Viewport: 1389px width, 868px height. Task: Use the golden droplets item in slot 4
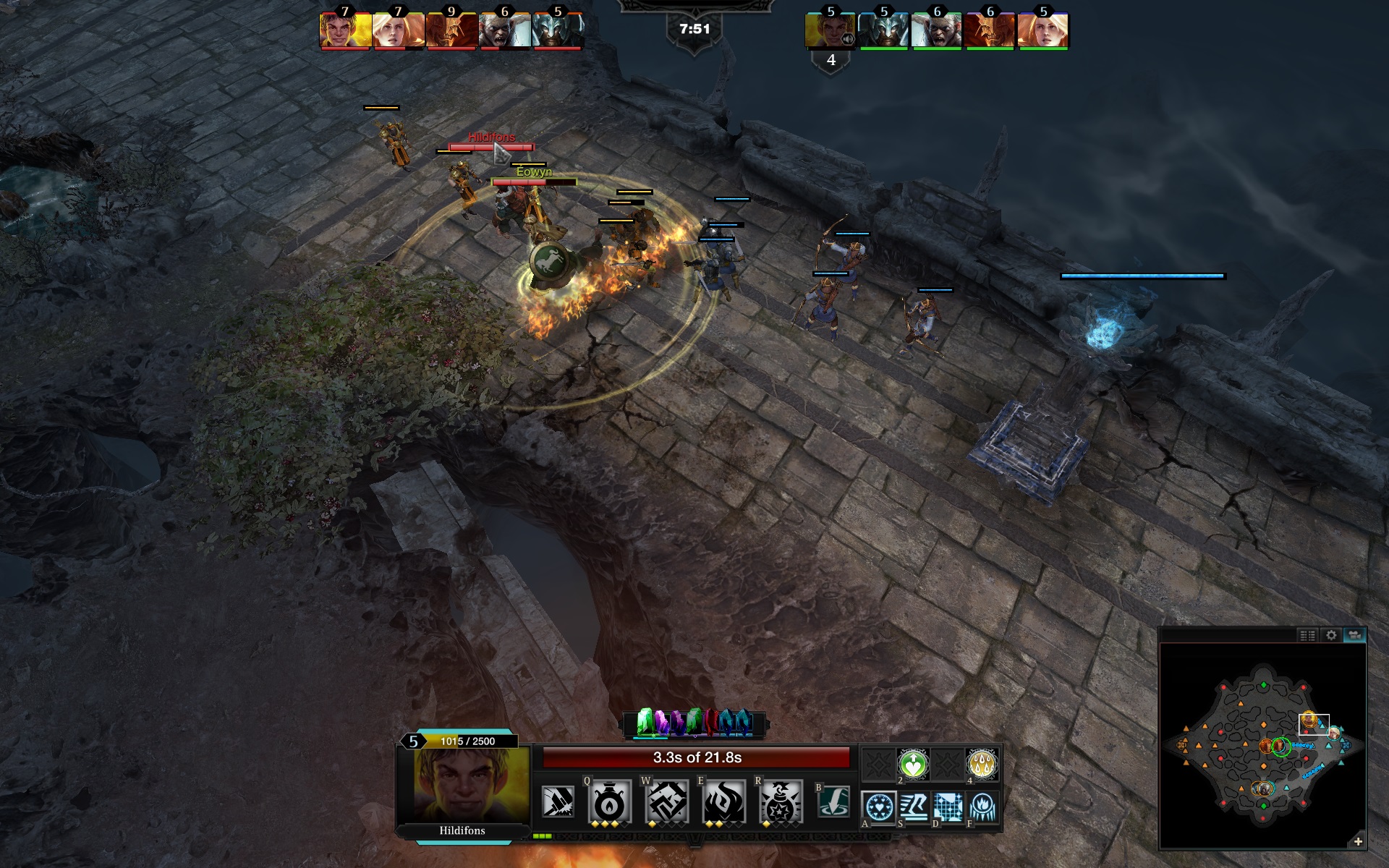(x=982, y=764)
